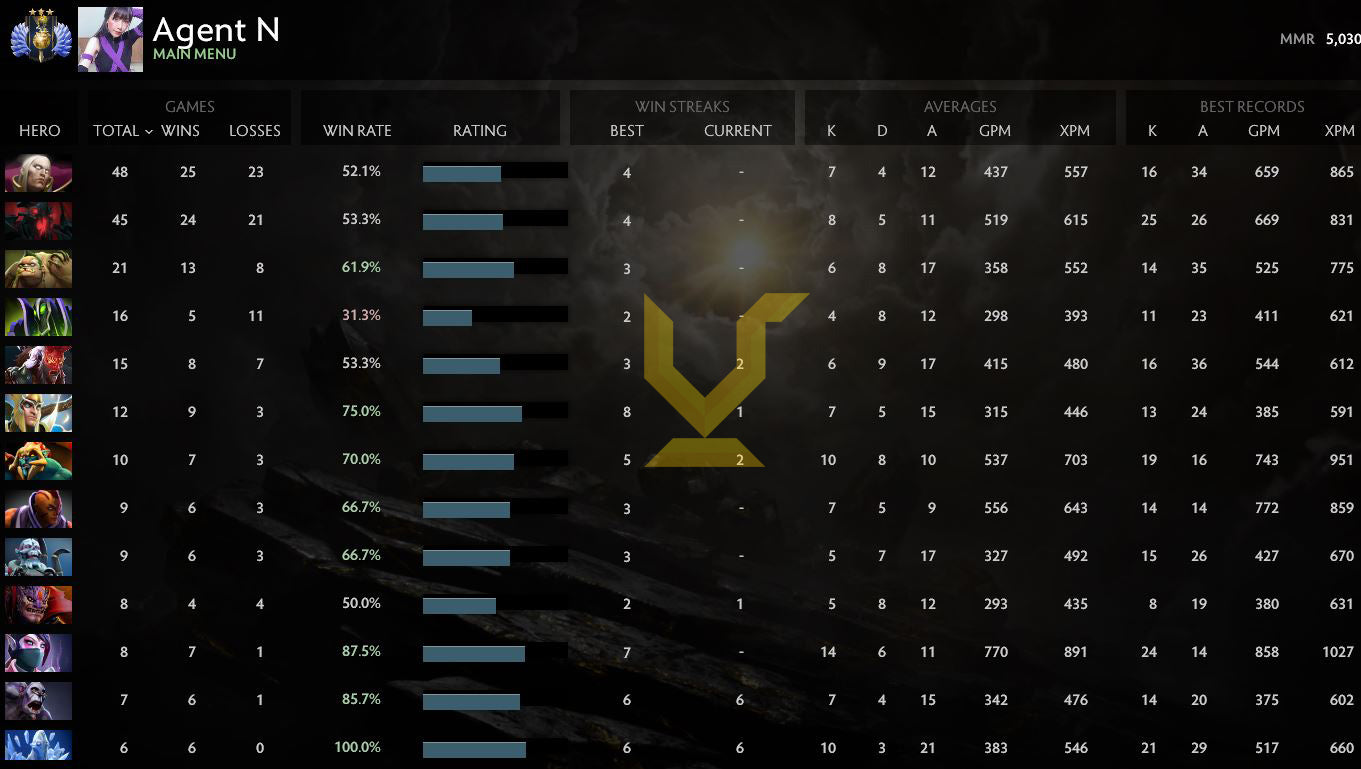The height and width of the screenshot is (769, 1361).
Task: Sort heroes by WIN RATE
Action: (357, 131)
